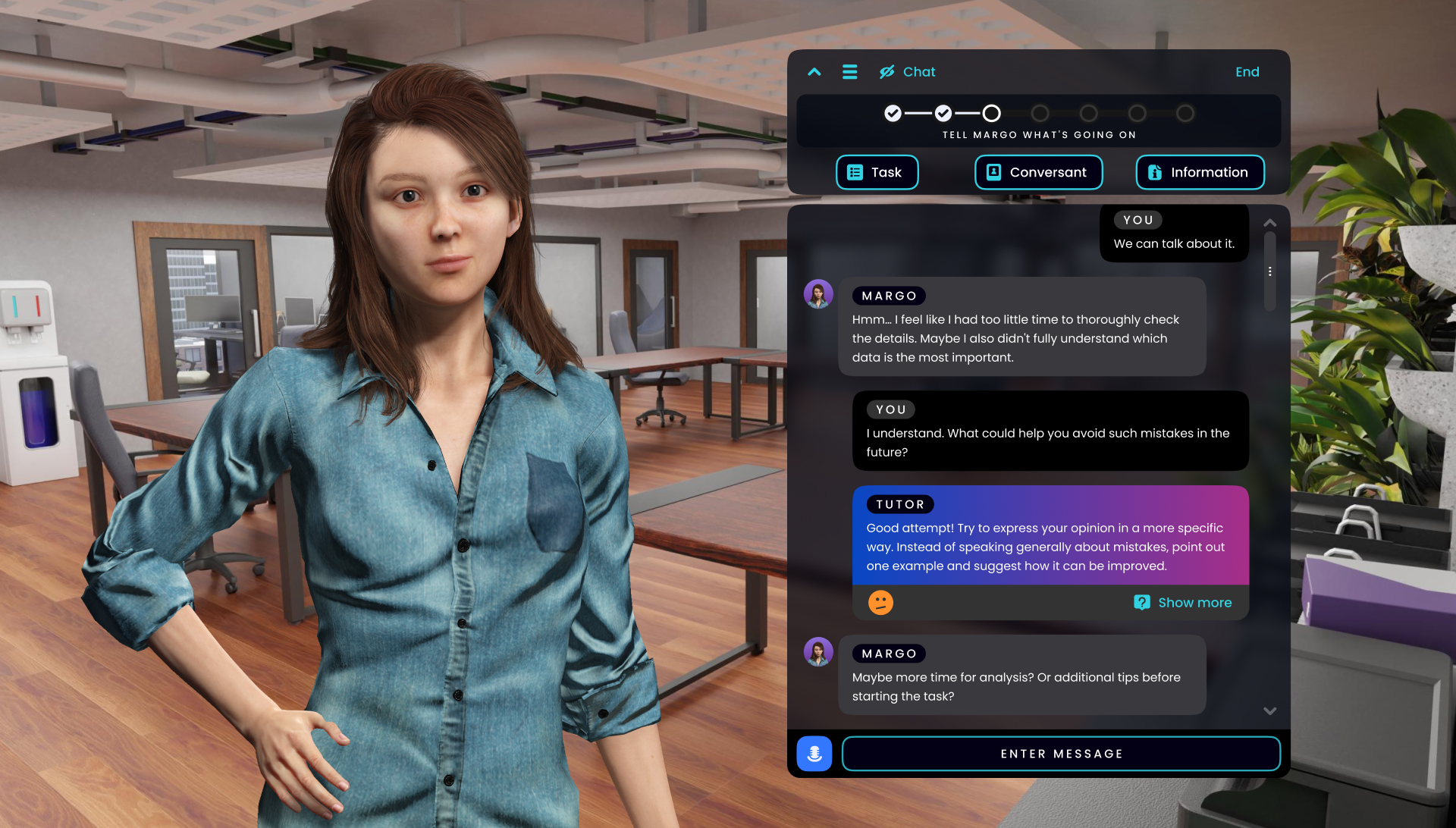This screenshot has height=828, width=1456.
Task: Activate the microphone voice input button
Action: coord(814,754)
